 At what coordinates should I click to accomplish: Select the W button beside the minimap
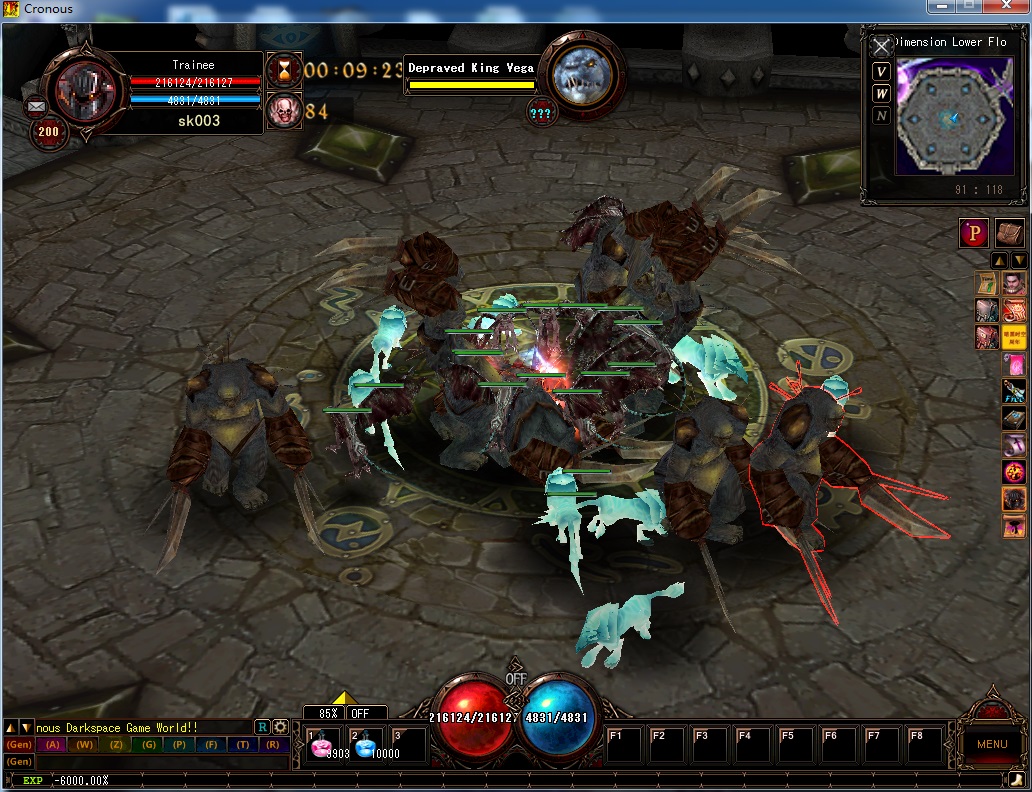click(x=881, y=93)
